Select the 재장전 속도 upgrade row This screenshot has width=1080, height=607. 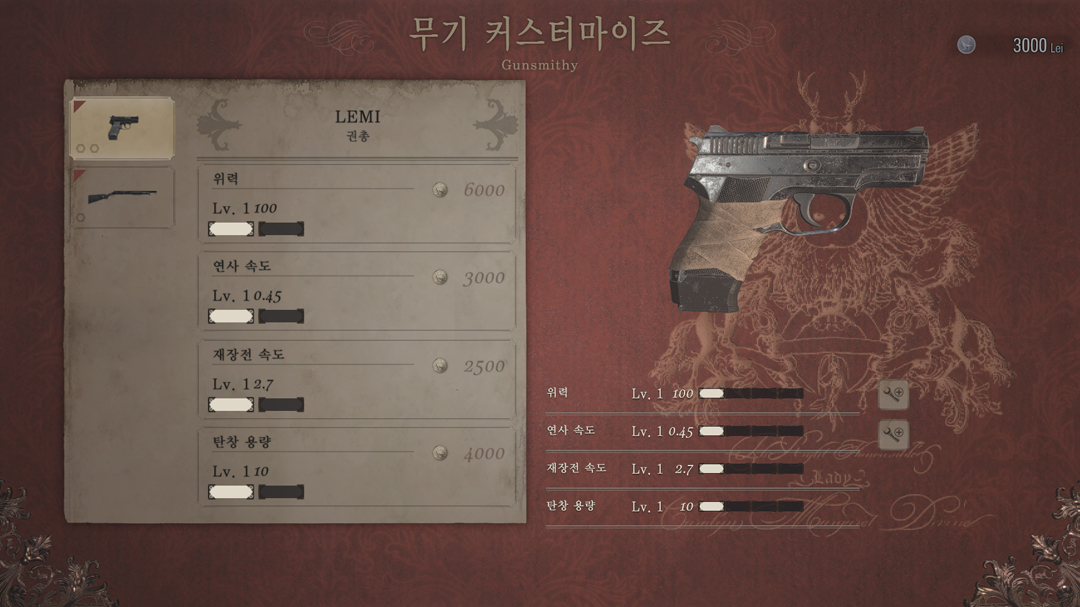[x=357, y=379]
